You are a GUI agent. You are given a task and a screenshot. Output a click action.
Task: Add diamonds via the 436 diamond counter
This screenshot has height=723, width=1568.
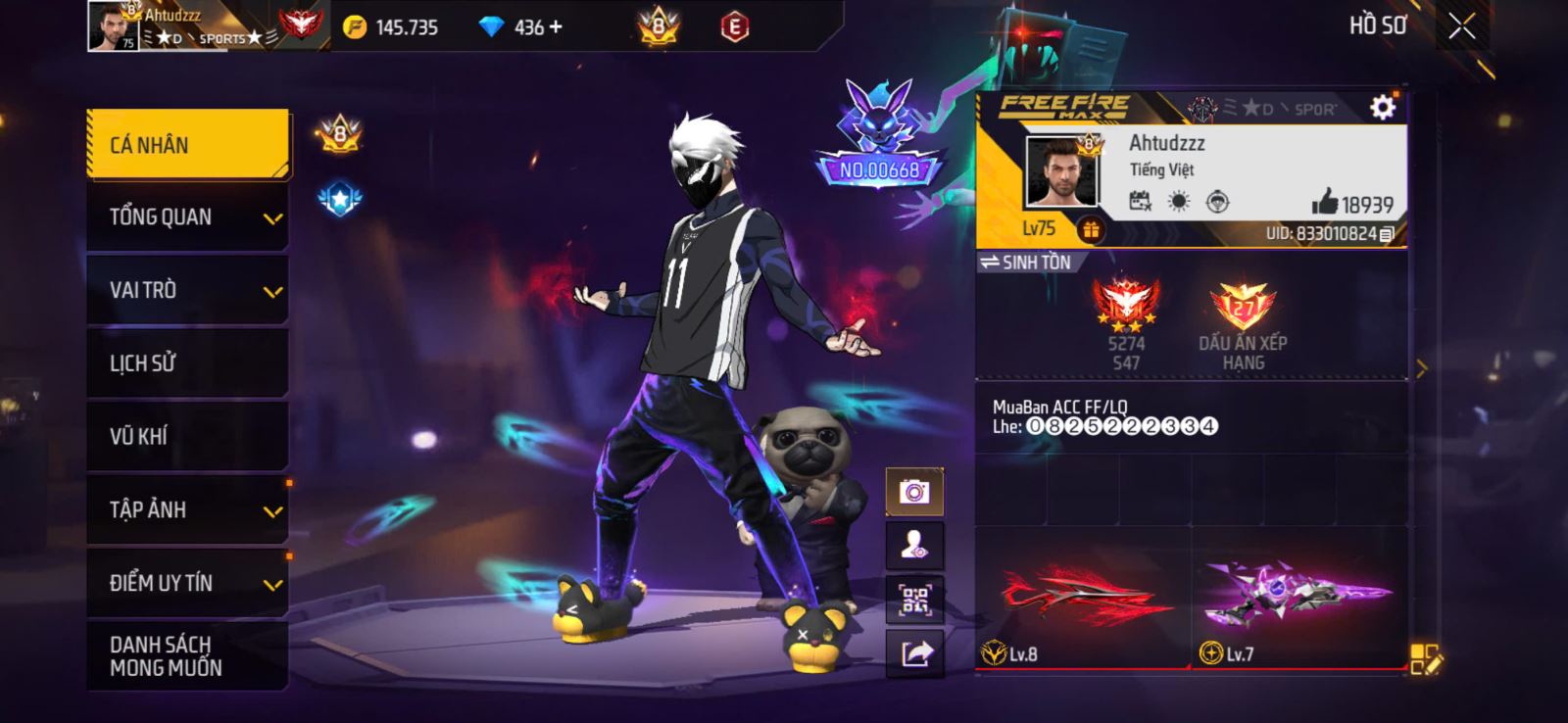click(556, 27)
